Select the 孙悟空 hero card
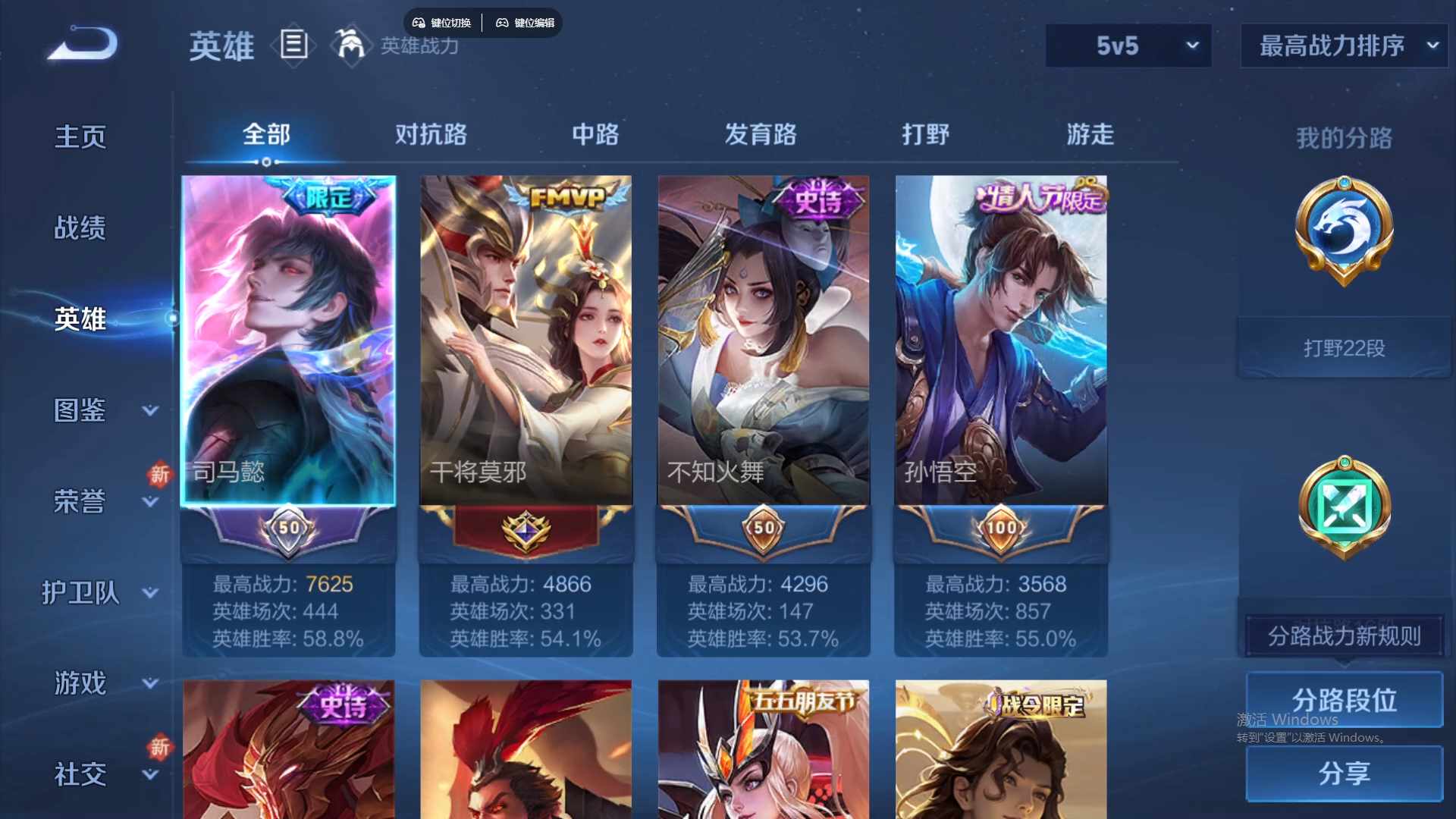1456x819 pixels. 999,341
